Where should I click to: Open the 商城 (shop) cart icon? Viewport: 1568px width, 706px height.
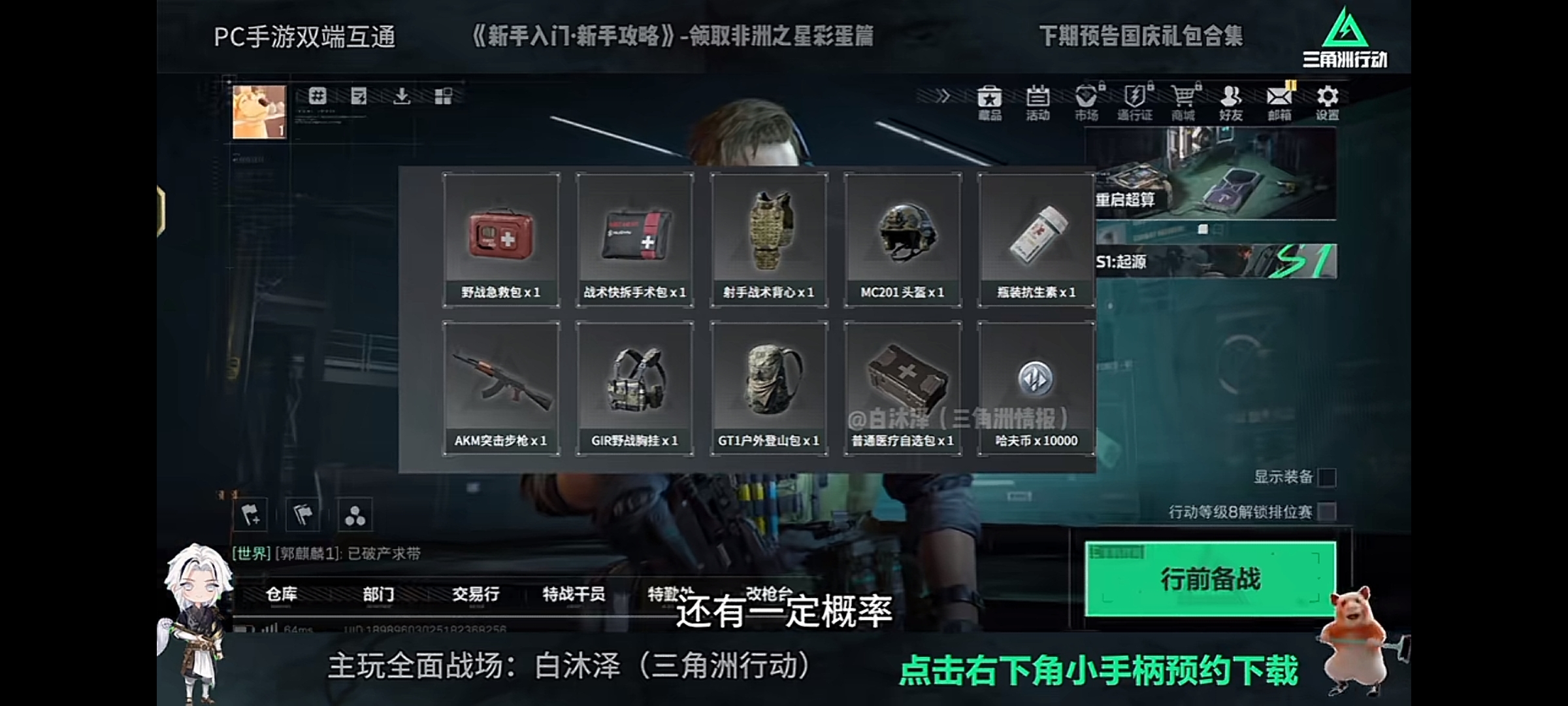(1184, 101)
